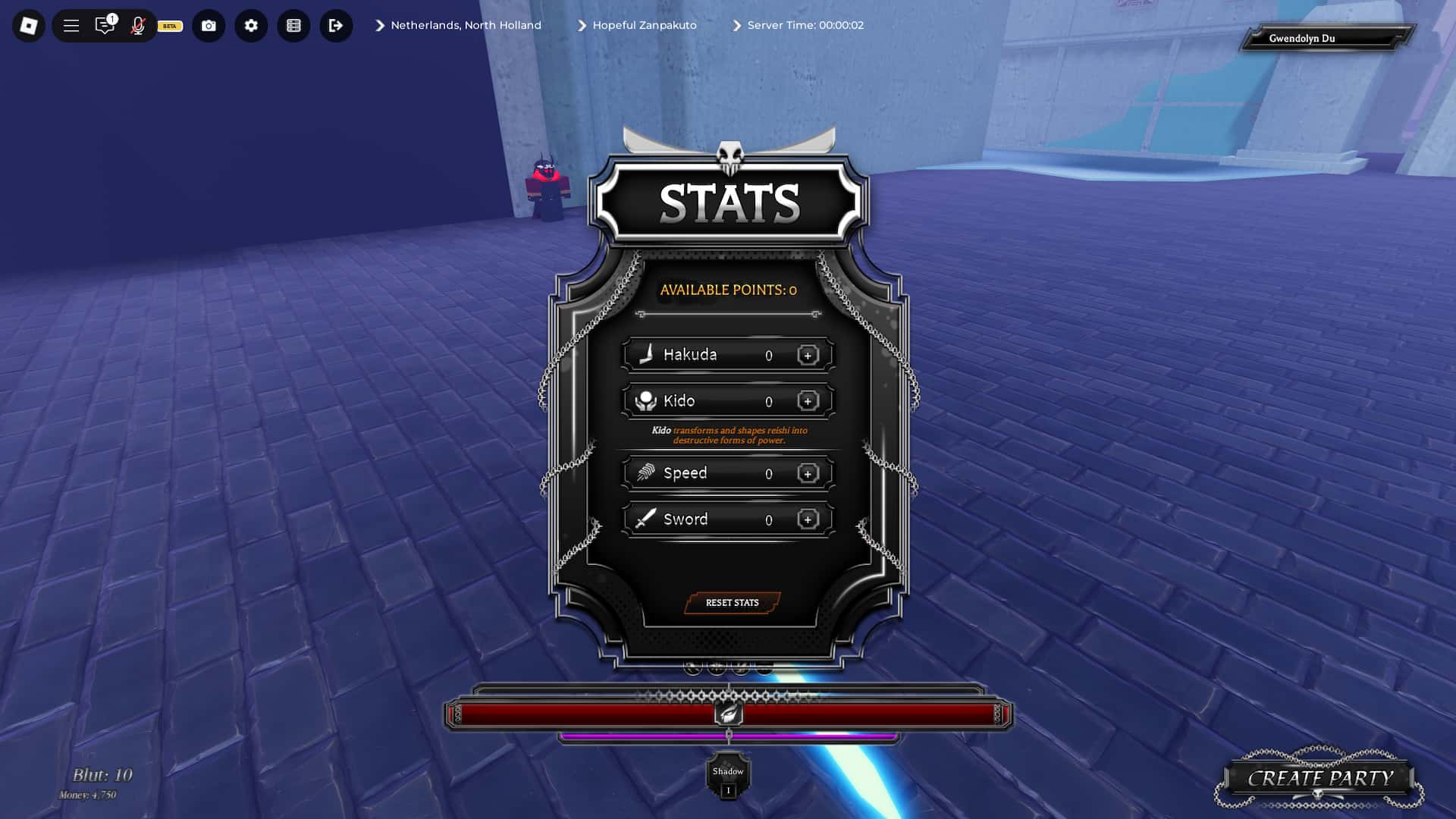The image size is (1456, 819).
Task: Open the camera capture tool
Action: (209, 25)
